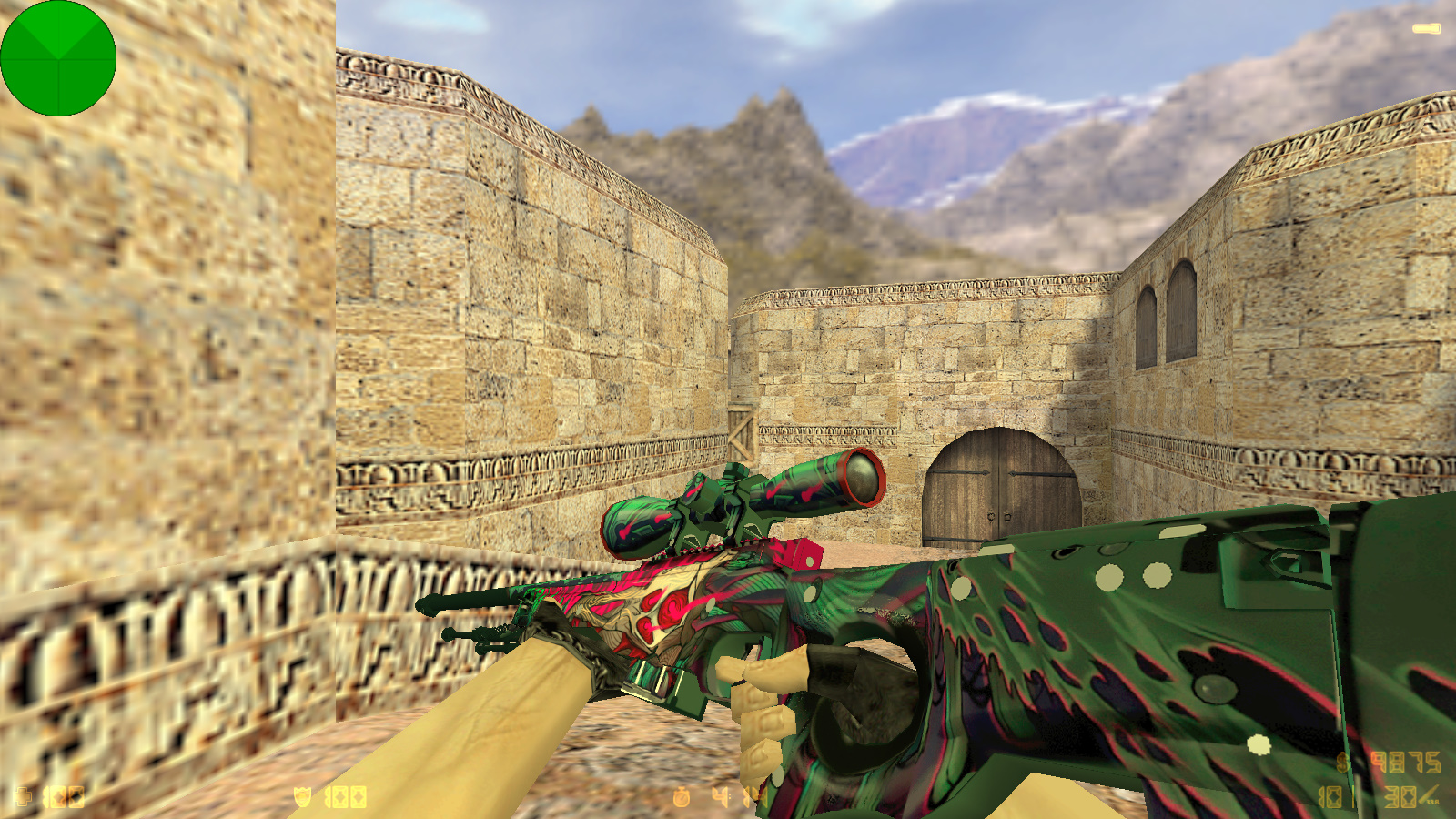Click the green circular radar
The width and height of the screenshot is (1456, 819).
[x=58, y=58]
